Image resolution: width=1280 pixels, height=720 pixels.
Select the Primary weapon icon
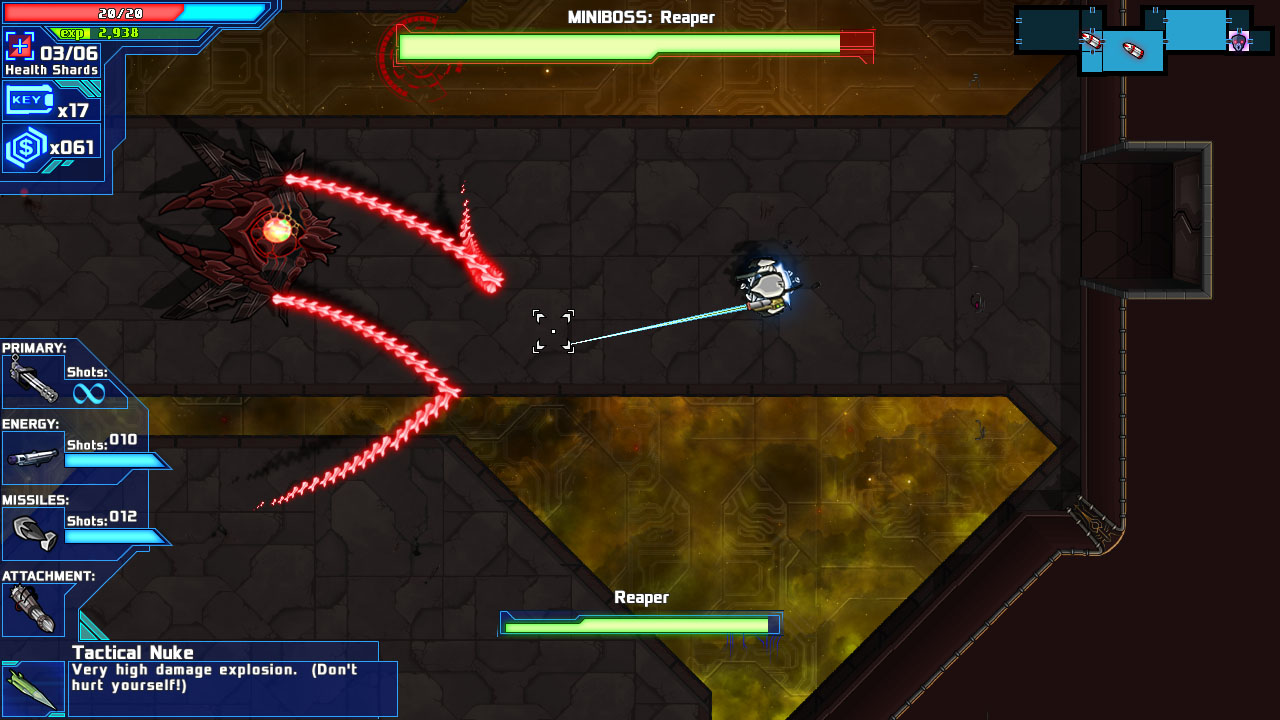[x=33, y=381]
